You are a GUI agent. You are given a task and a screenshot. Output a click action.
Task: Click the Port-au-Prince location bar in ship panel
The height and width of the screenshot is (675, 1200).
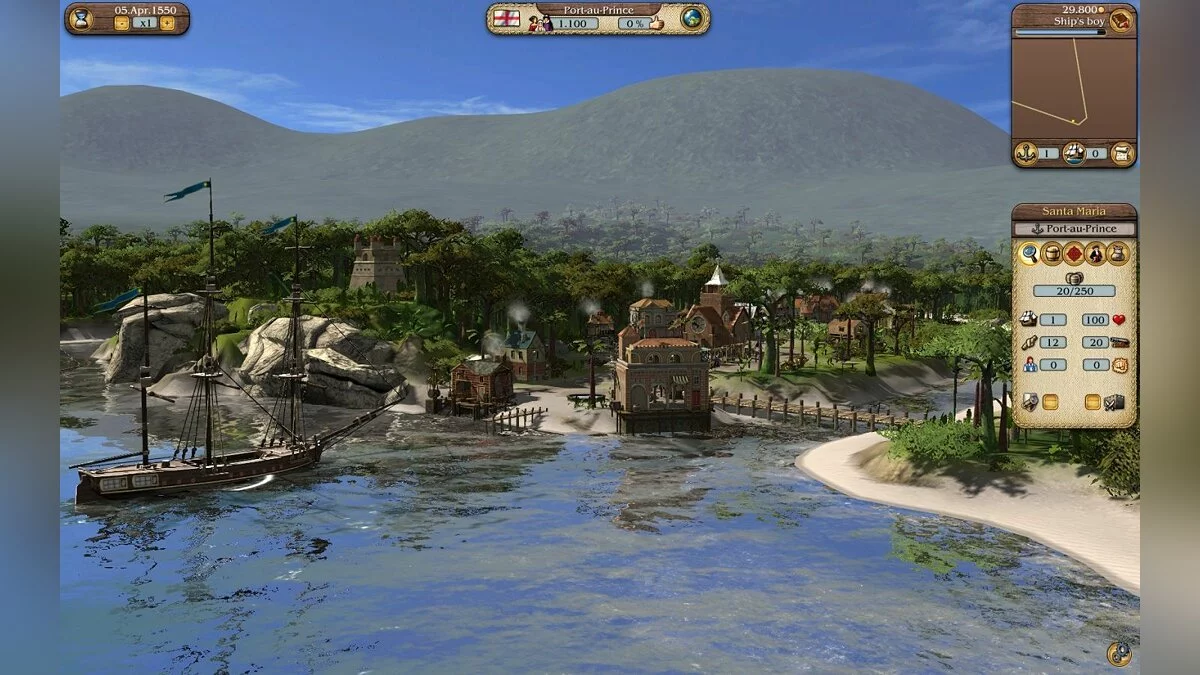point(1073,229)
